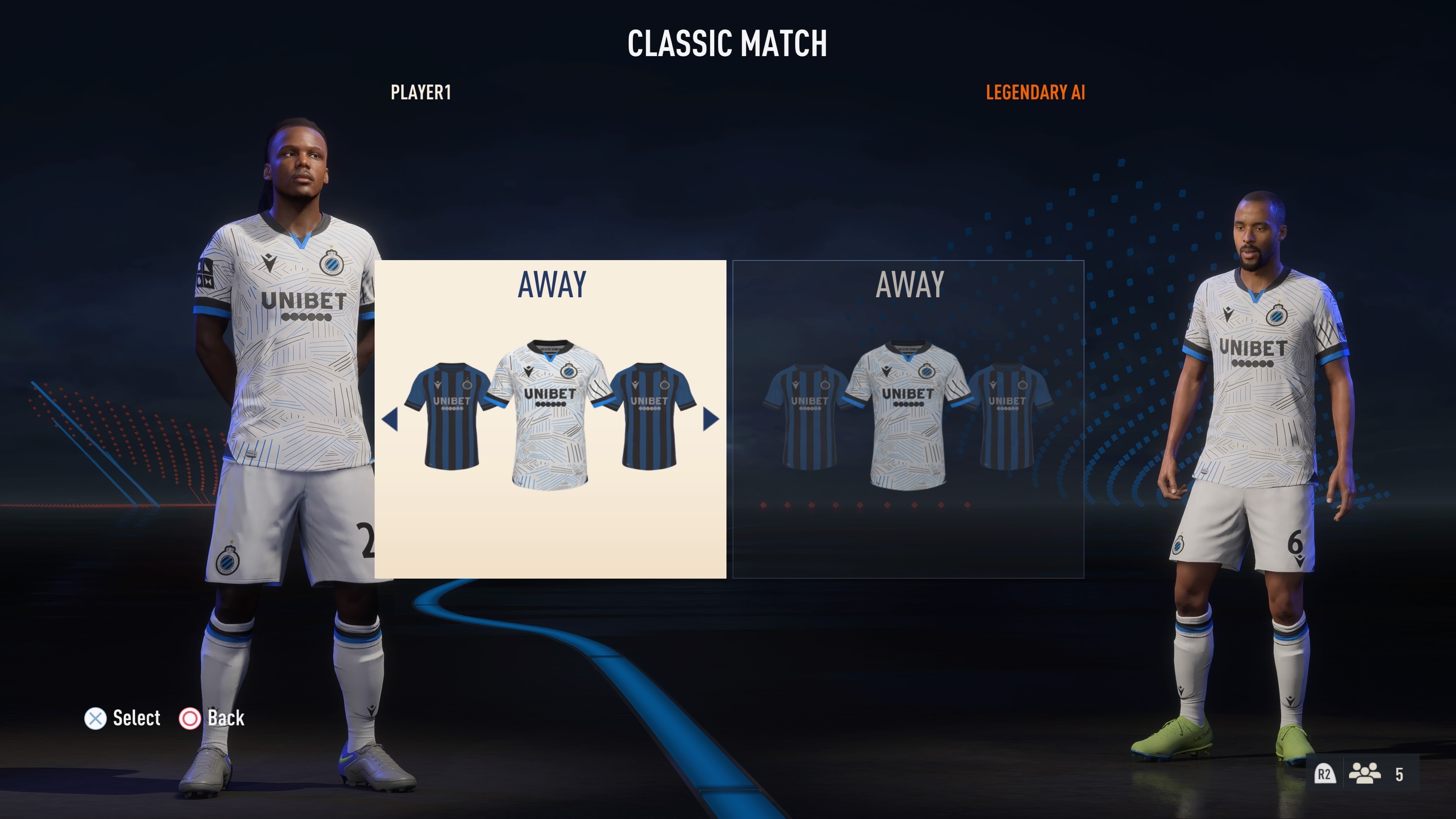
Task: Click the right arrow in Player1's kit selector
Action: coord(711,419)
